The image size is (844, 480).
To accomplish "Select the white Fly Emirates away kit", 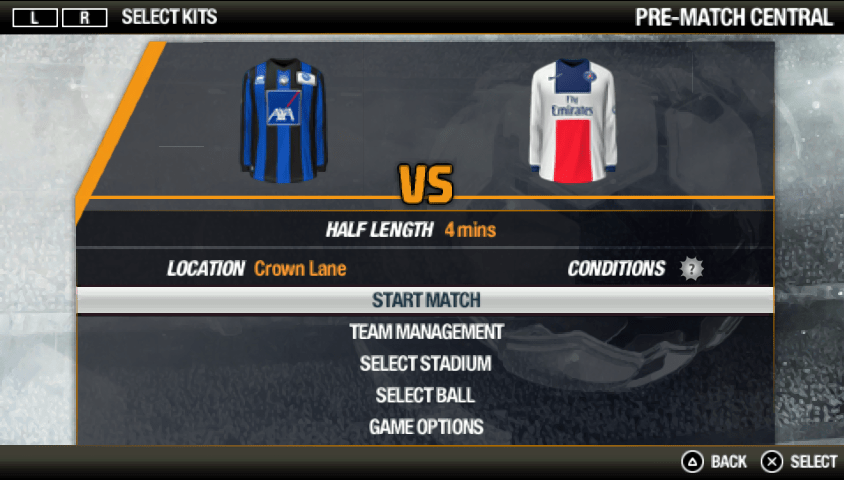I will point(573,120).
